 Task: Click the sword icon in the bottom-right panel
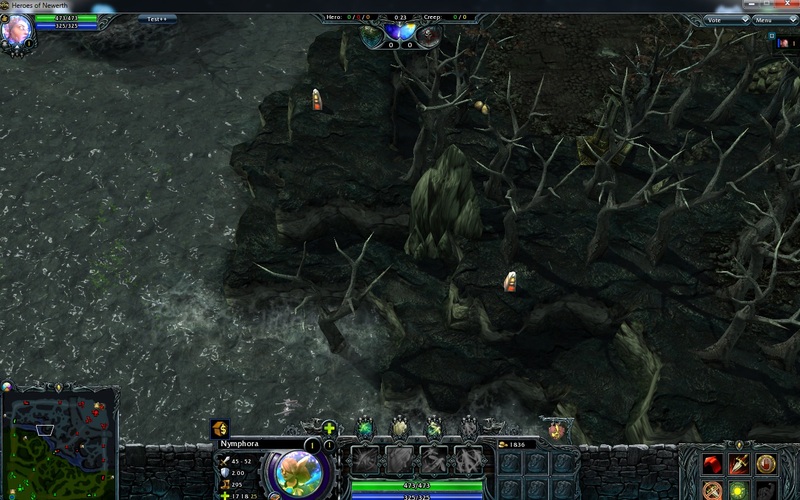739,463
